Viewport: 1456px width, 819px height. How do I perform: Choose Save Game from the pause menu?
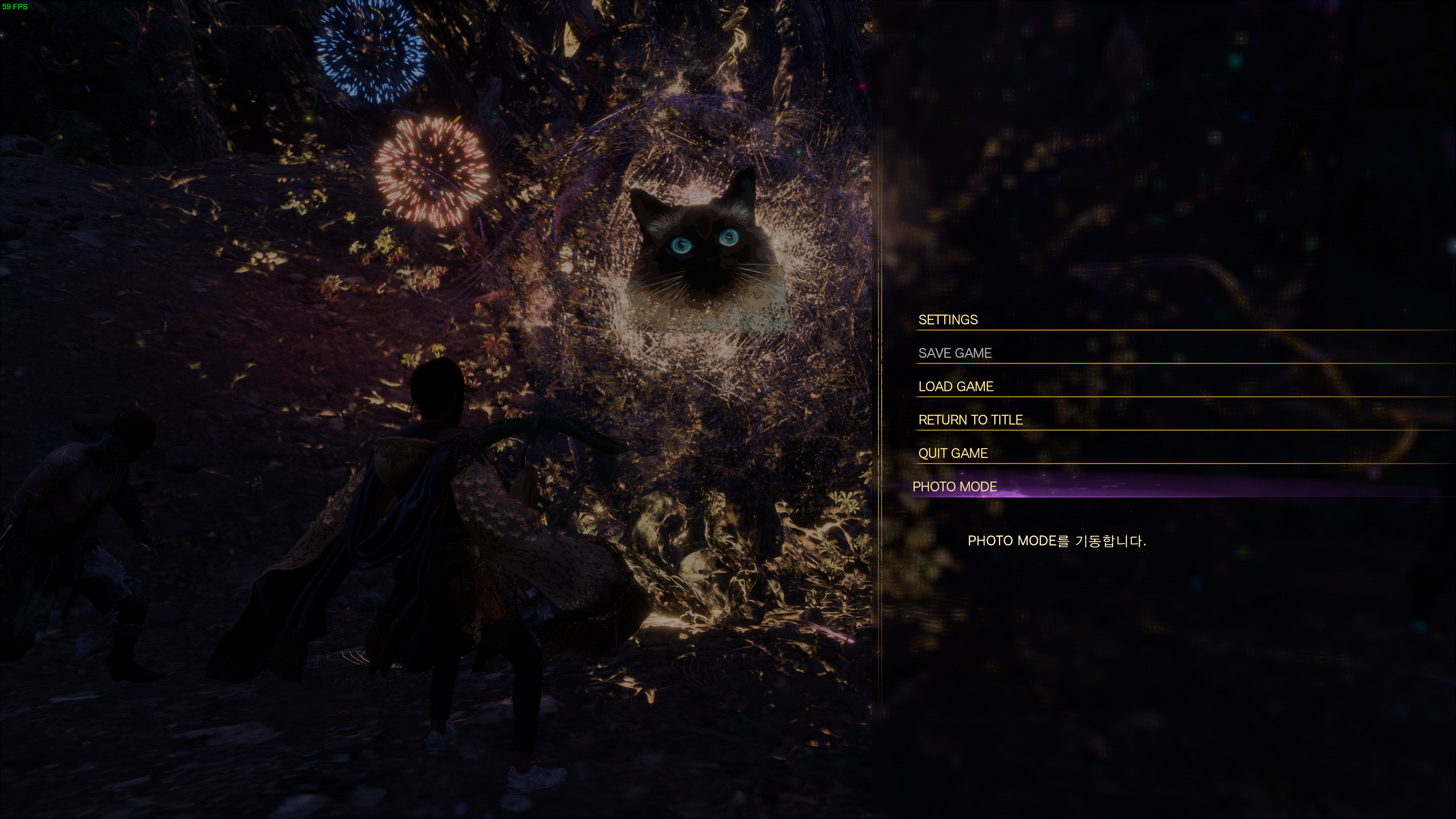(955, 353)
